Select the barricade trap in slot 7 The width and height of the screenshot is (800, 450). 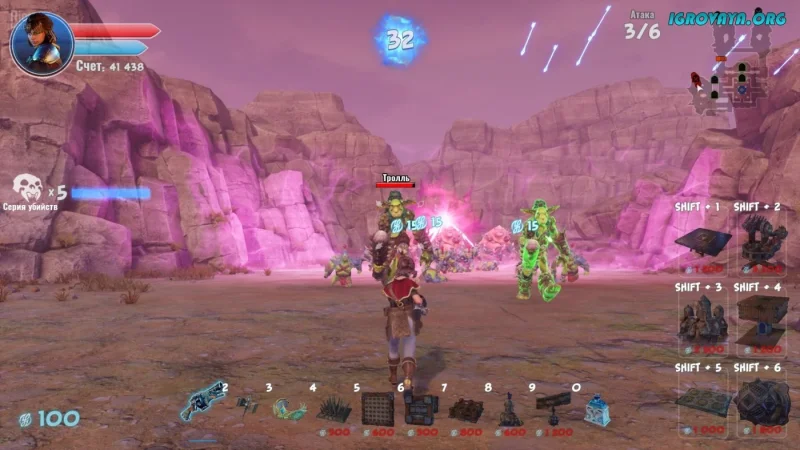(421, 408)
